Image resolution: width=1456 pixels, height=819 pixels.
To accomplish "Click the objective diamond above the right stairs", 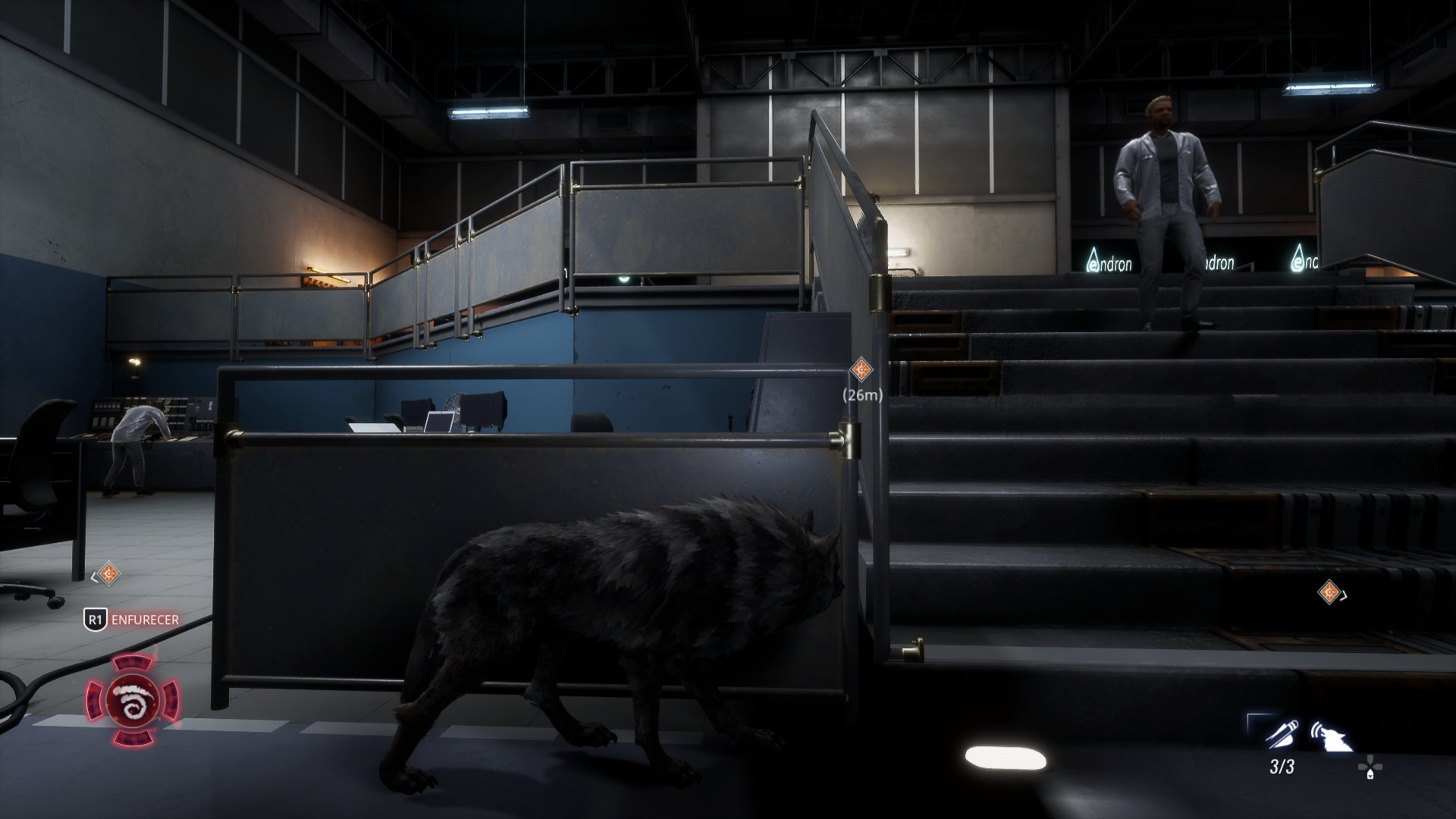I will tap(1329, 591).
